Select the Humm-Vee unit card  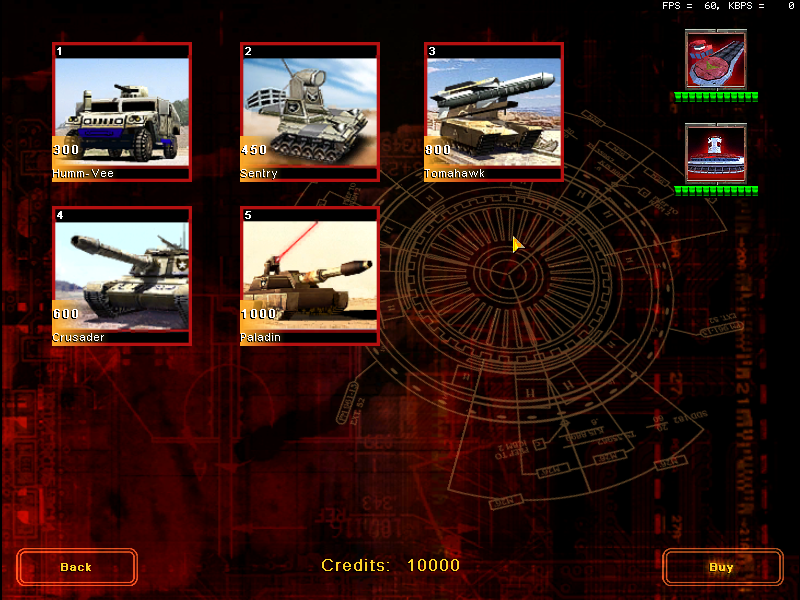click(121, 111)
